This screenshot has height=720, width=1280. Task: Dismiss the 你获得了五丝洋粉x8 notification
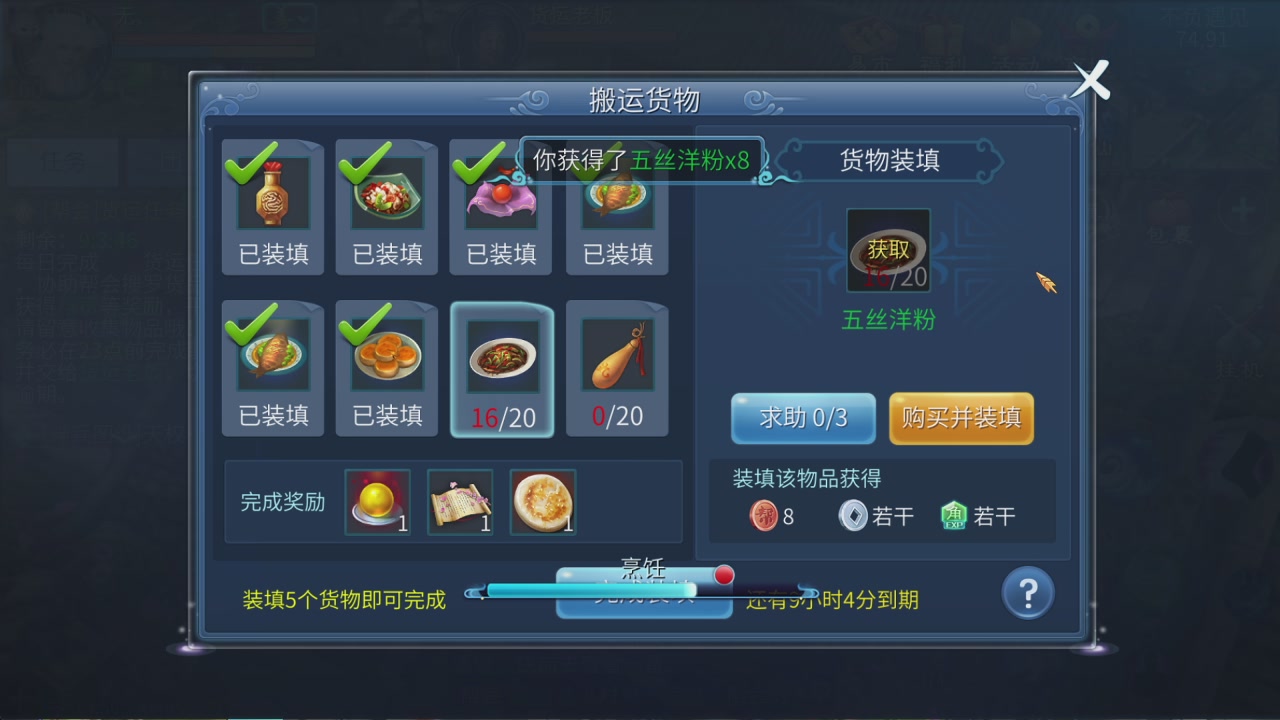[x=643, y=158]
